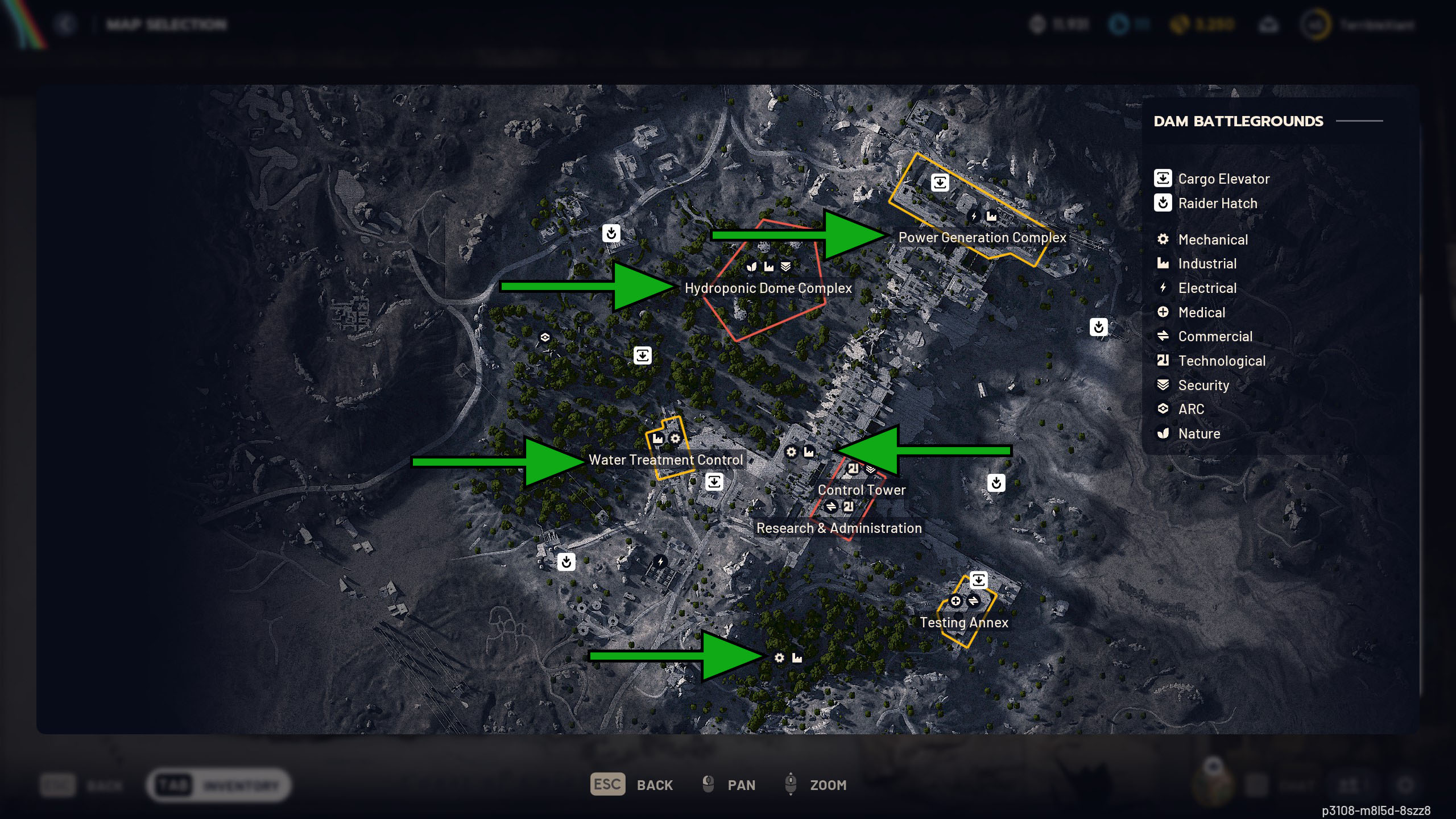Click the Nature legend entry
This screenshot has height=819, width=1456.
tap(1199, 433)
